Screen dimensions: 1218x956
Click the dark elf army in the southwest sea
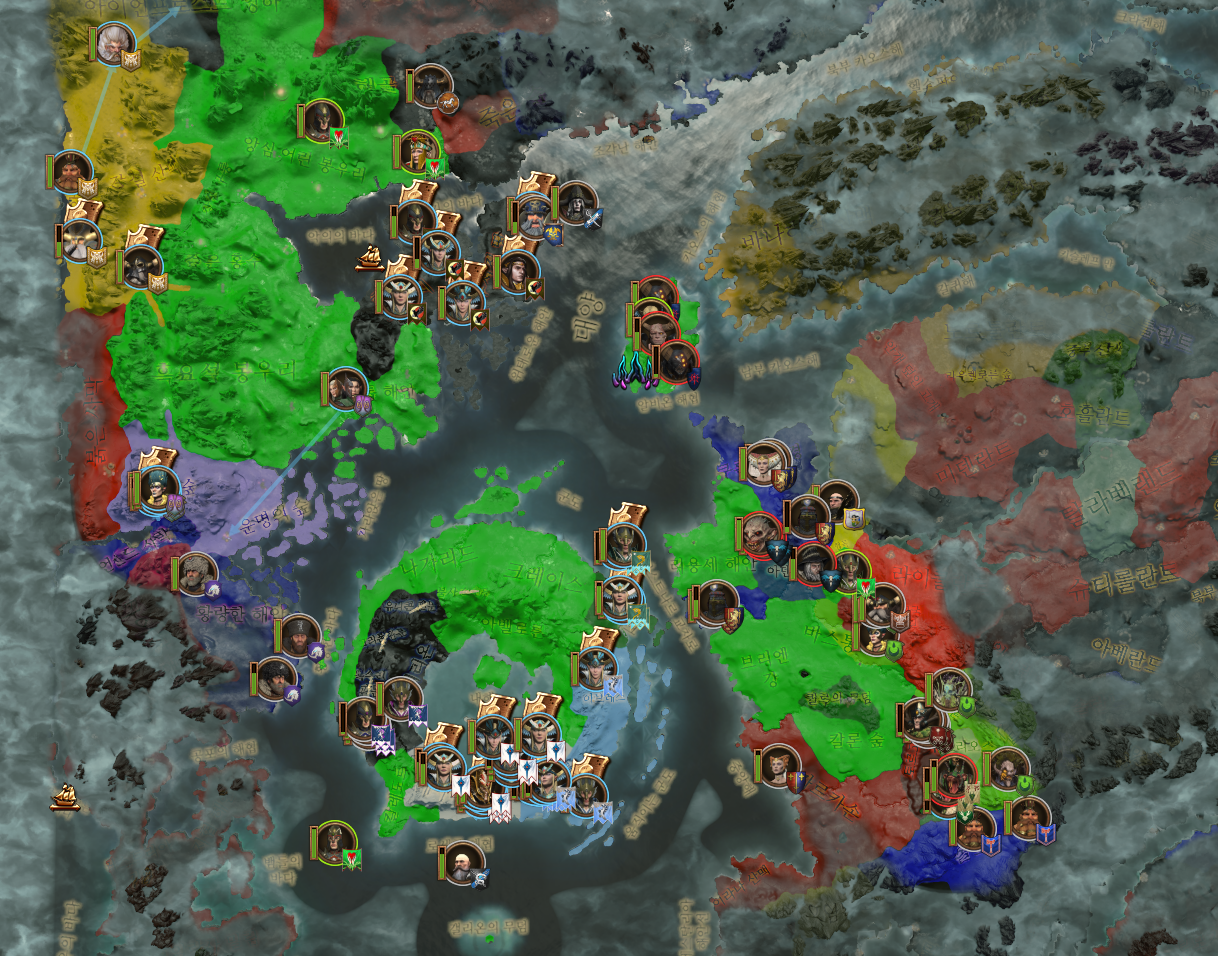tap(334, 843)
